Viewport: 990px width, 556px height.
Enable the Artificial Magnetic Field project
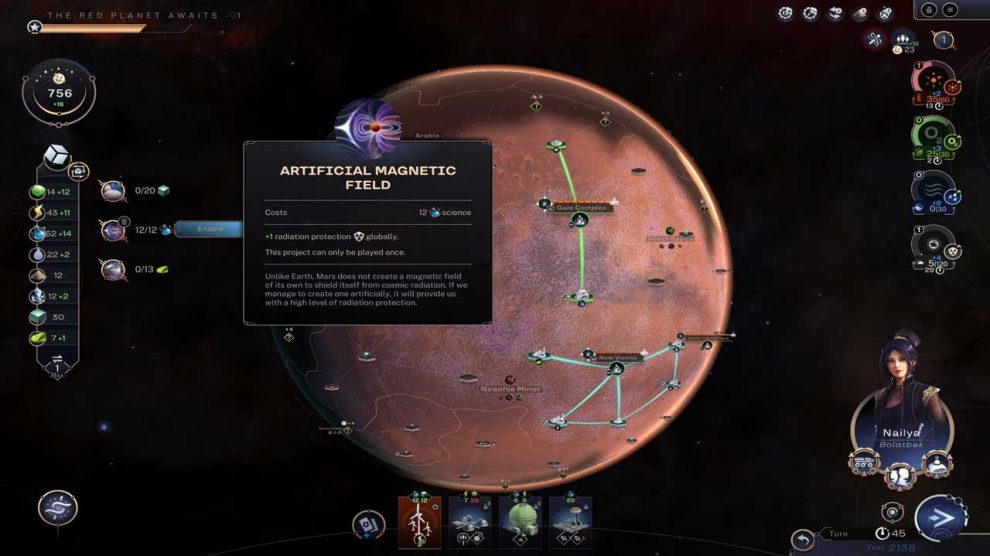click(x=210, y=229)
